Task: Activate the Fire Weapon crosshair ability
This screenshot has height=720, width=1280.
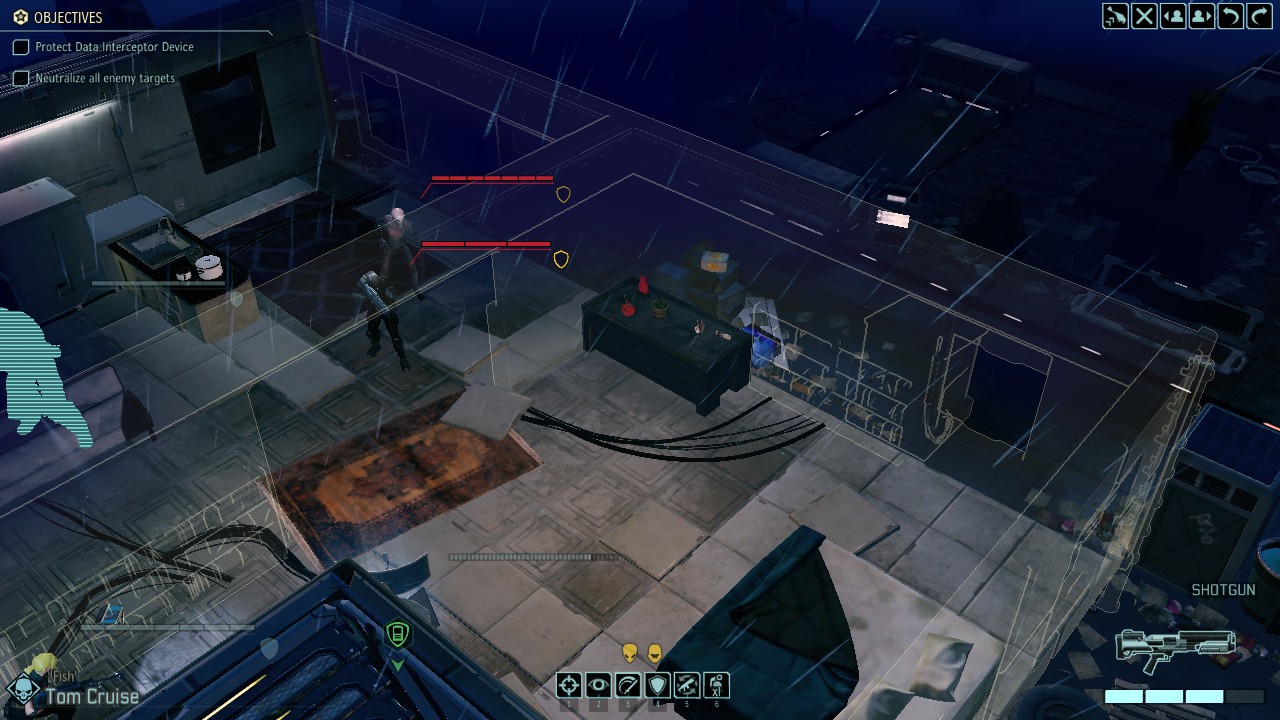Action: (x=569, y=685)
